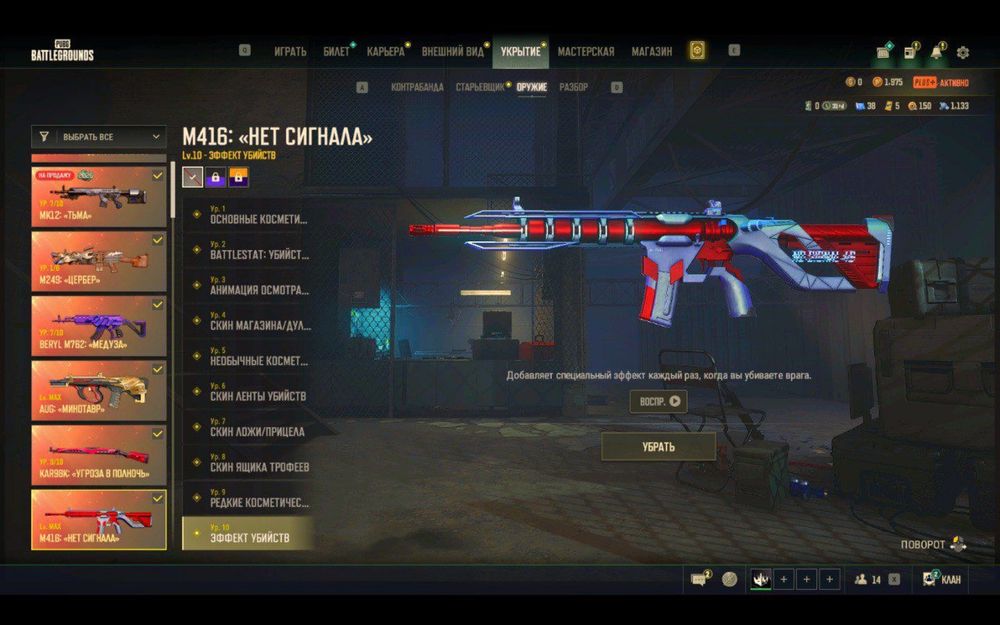1000x625 pixels.
Task: Open the settings gear icon
Action: 963,52
